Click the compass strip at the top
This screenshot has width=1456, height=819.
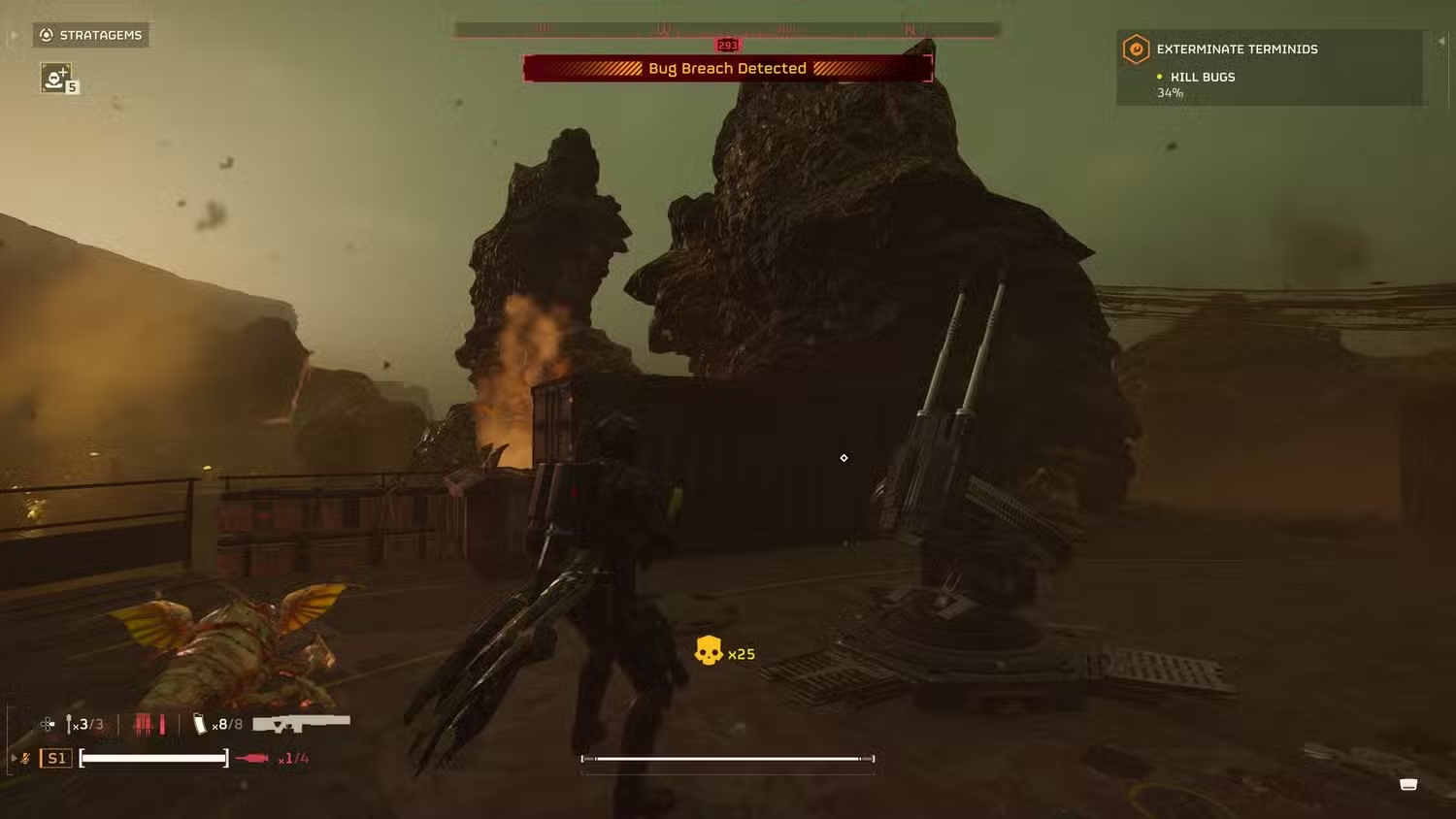click(x=727, y=30)
